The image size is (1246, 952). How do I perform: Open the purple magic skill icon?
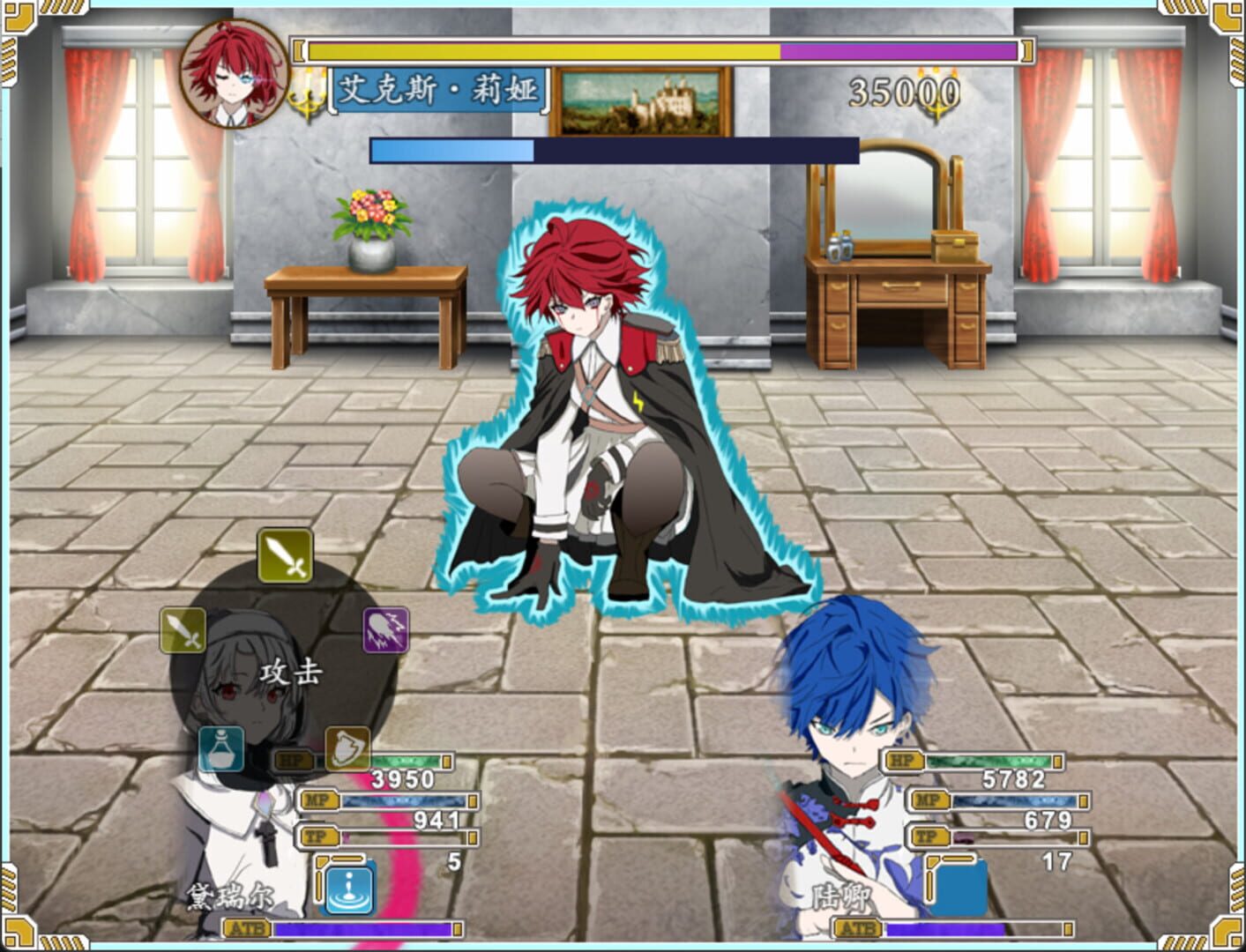pos(383,629)
